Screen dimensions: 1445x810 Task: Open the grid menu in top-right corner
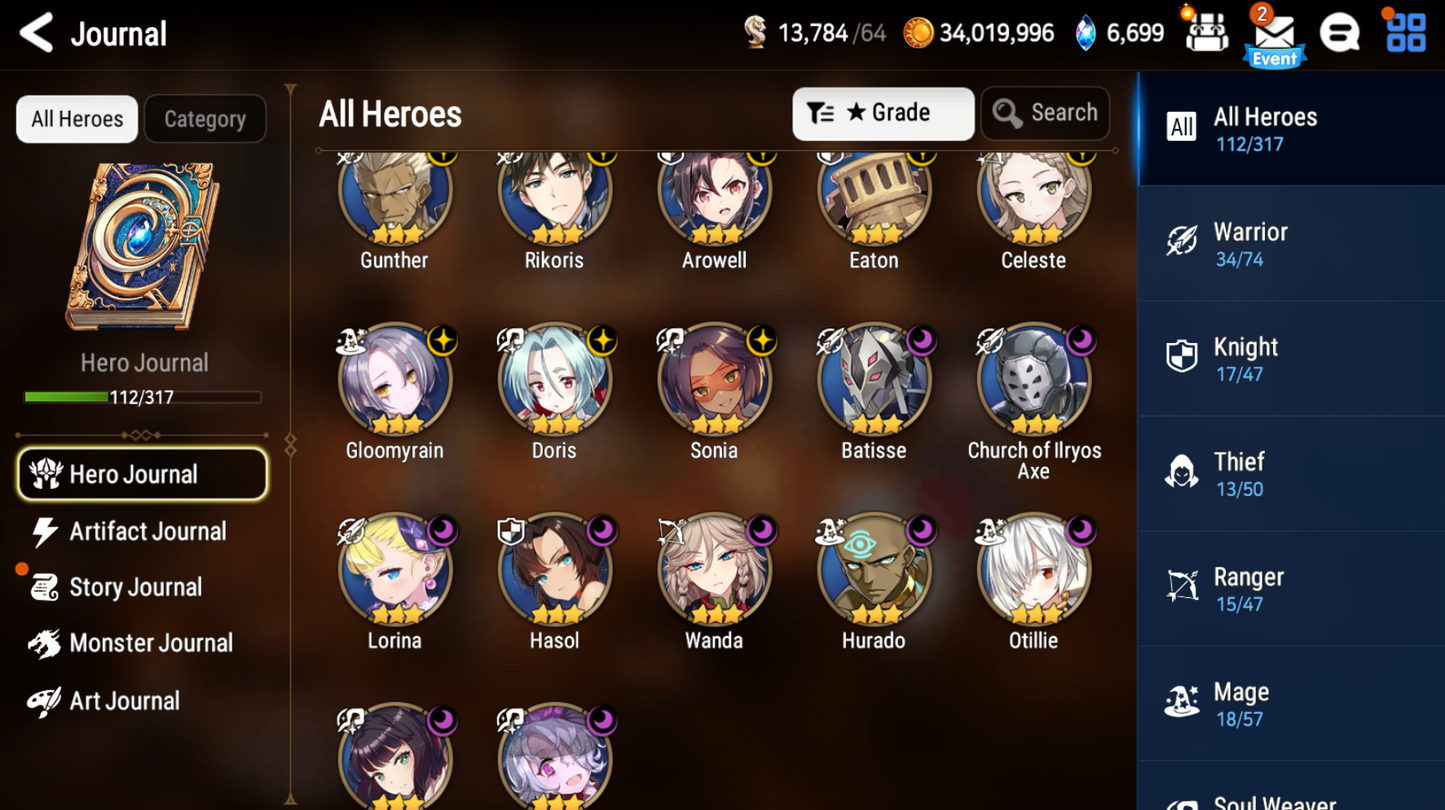pos(1405,31)
